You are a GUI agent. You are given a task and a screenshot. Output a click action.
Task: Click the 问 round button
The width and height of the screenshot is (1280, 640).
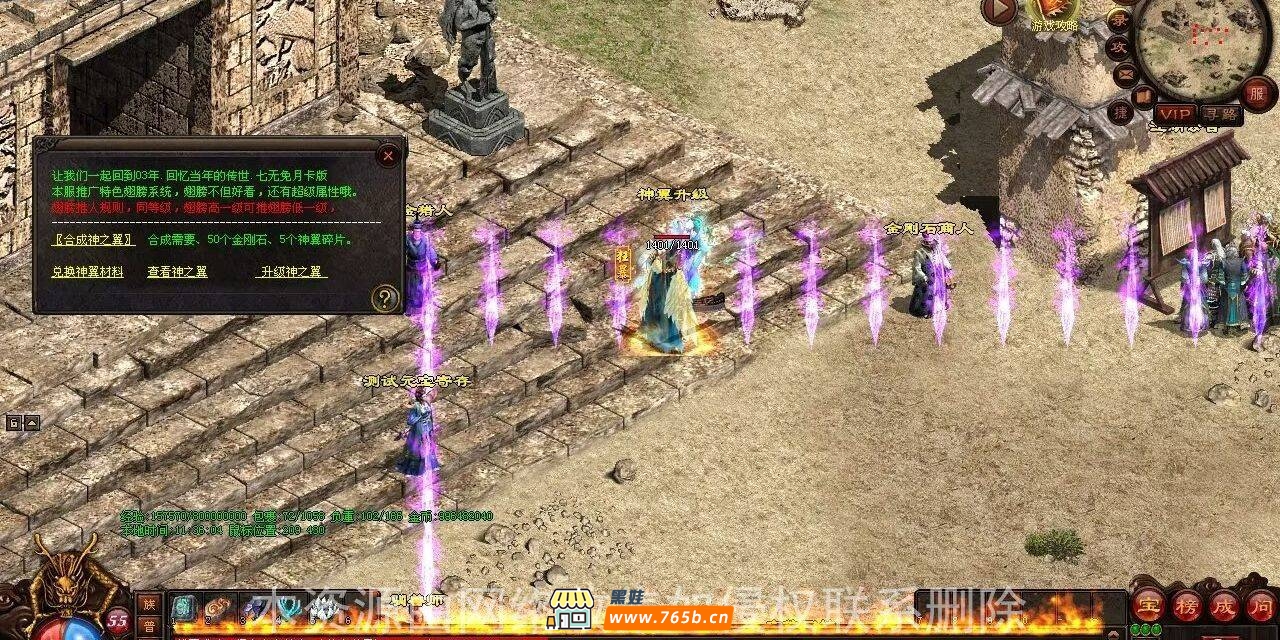tap(1260, 605)
